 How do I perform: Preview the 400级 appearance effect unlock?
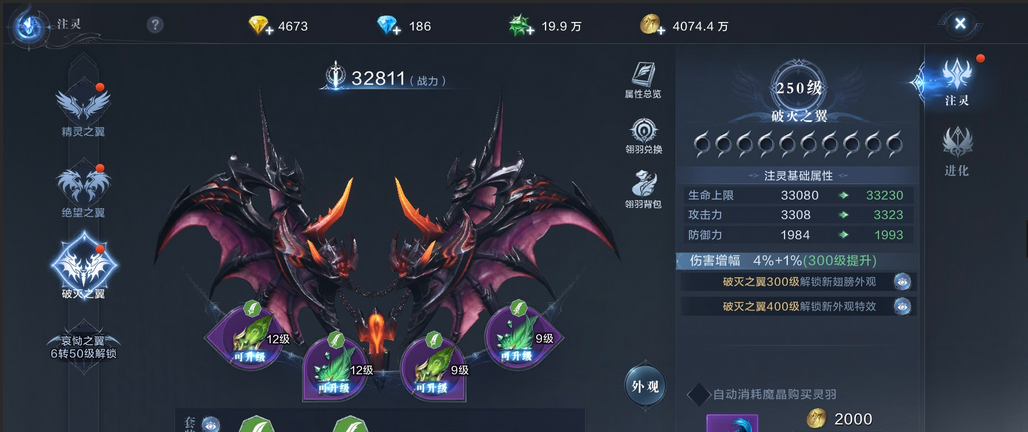pyautogui.click(x=902, y=307)
